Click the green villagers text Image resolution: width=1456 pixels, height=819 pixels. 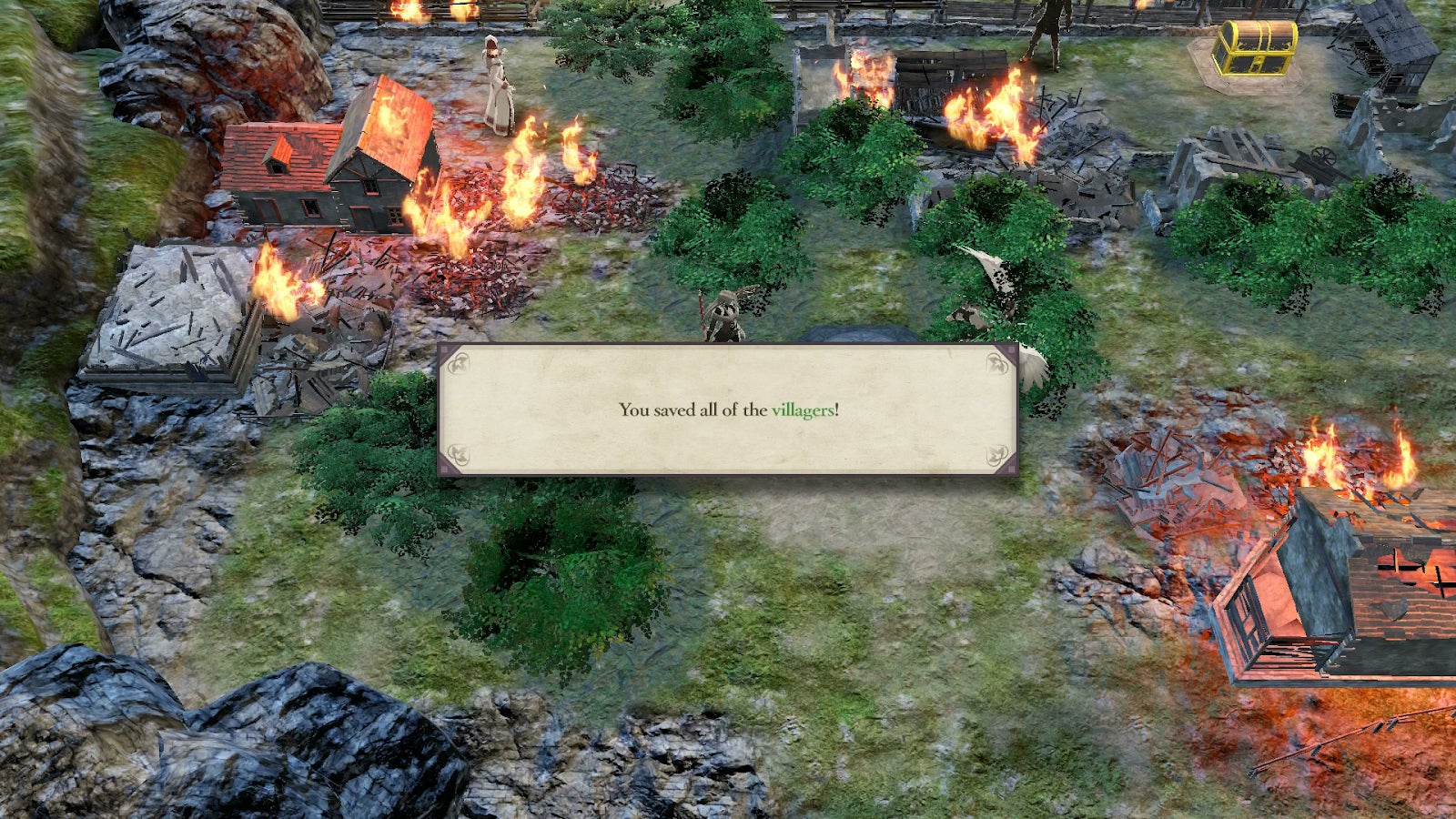pyautogui.click(x=804, y=409)
